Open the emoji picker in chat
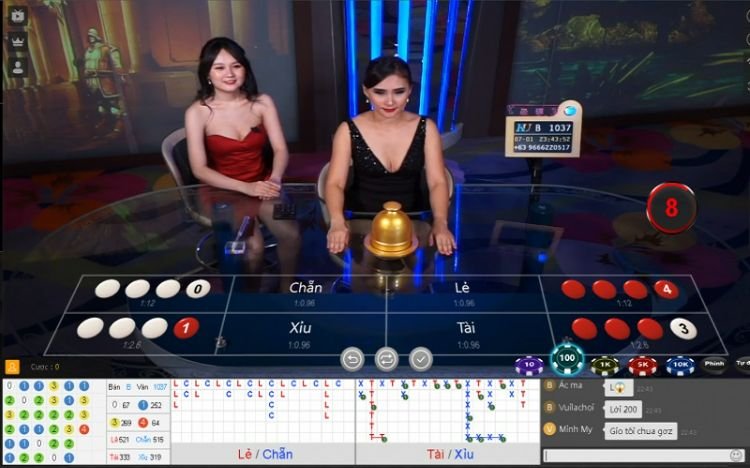Screen dimensions: 750x468 click(x=737, y=456)
